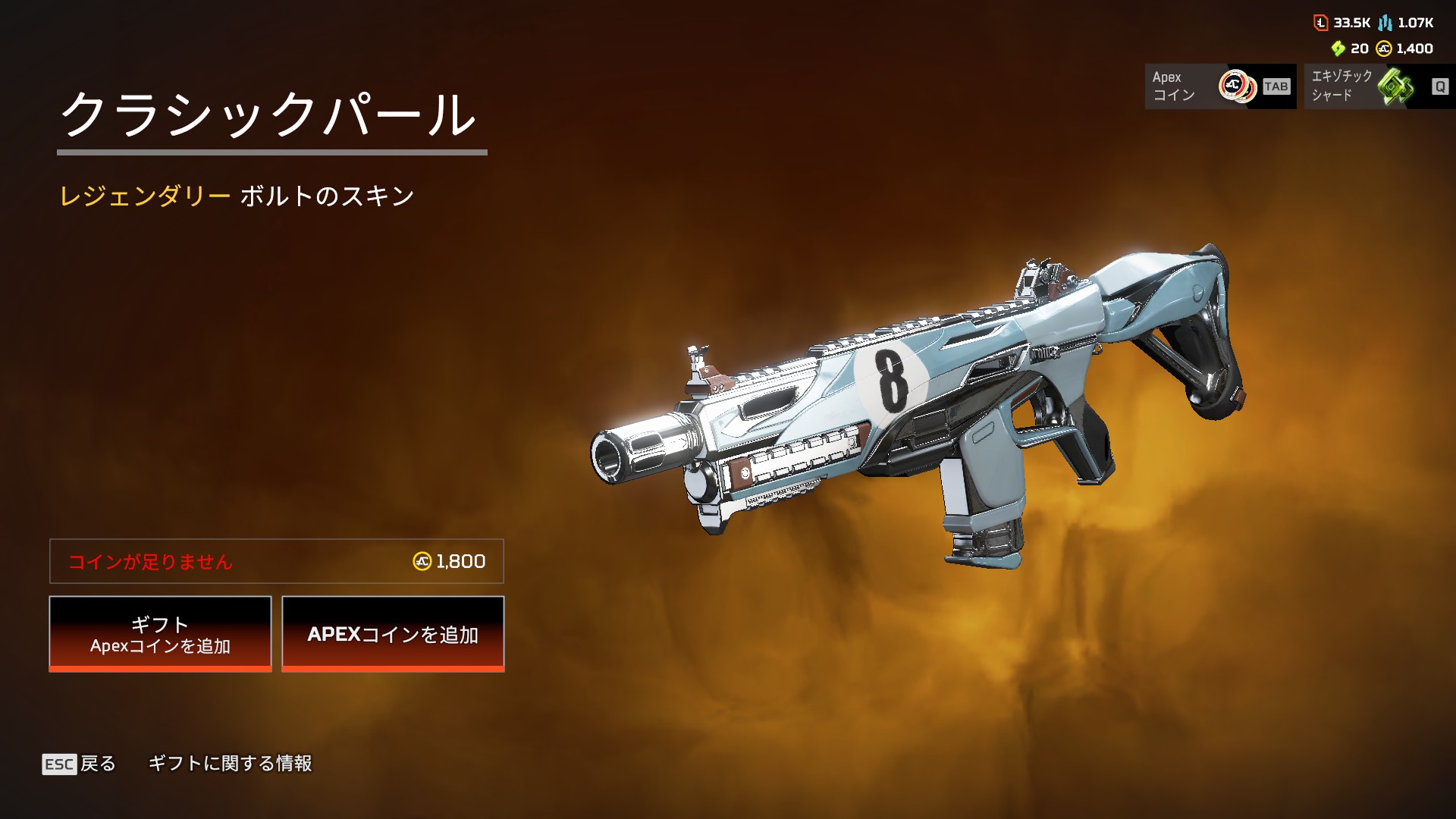Open the Apex コイン currency tab
The height and width of the screenshot is (819, 1456).
1219,86
